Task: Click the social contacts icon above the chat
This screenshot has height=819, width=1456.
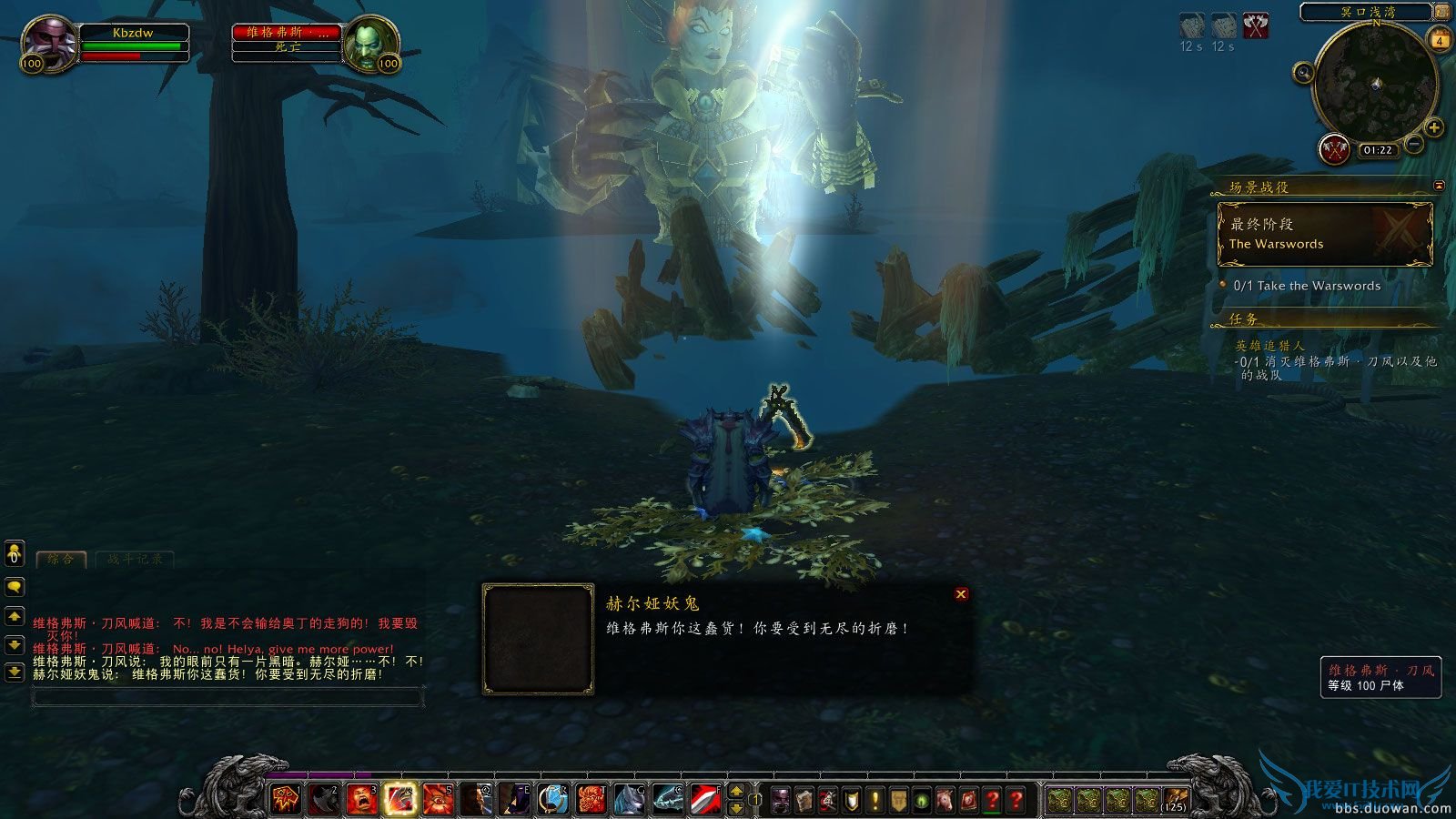Action: tap(14, 553)
